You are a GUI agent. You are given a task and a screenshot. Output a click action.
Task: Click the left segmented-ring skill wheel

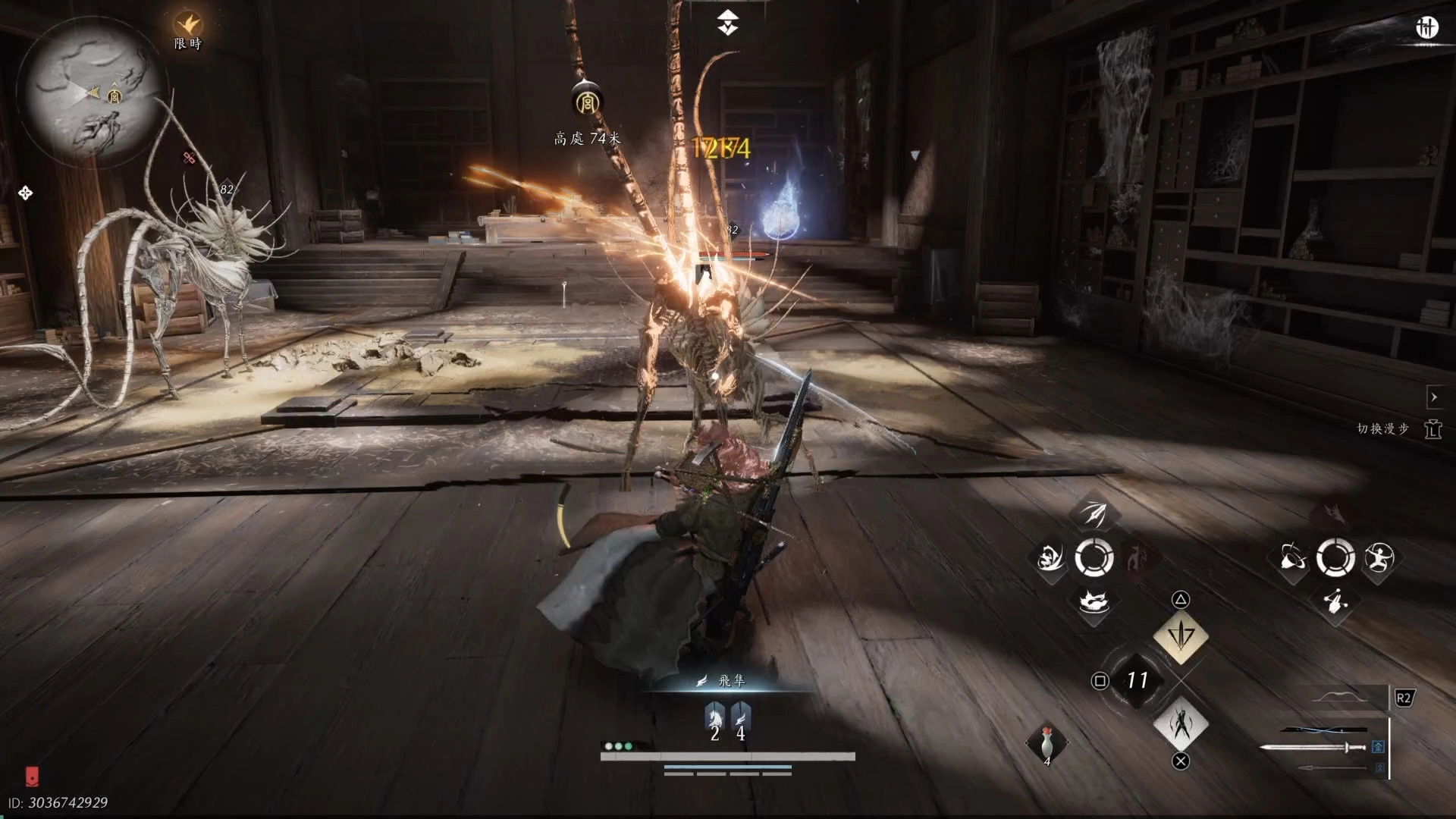(1094, 559)
